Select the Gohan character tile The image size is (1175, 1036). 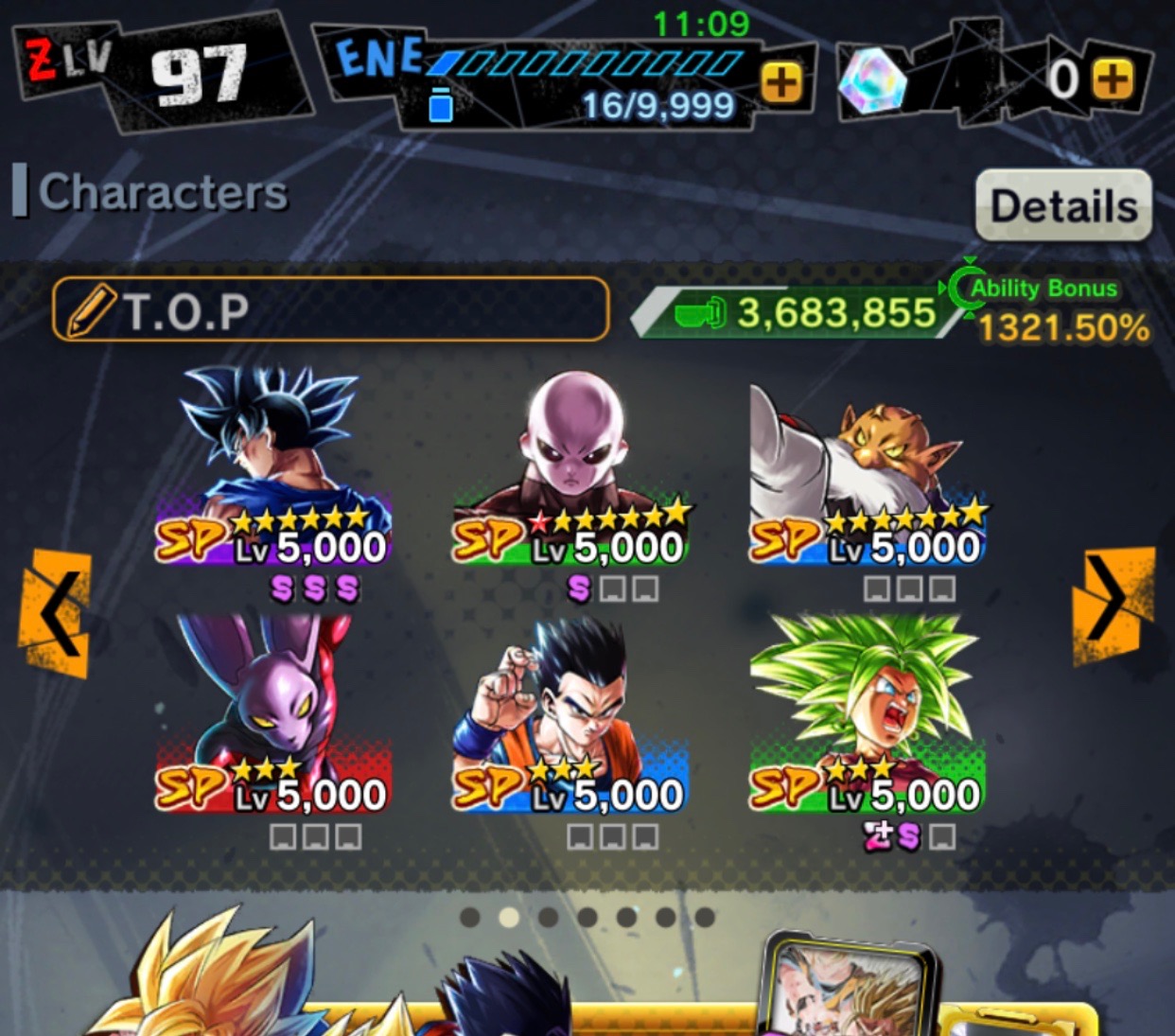coord(570,714)
